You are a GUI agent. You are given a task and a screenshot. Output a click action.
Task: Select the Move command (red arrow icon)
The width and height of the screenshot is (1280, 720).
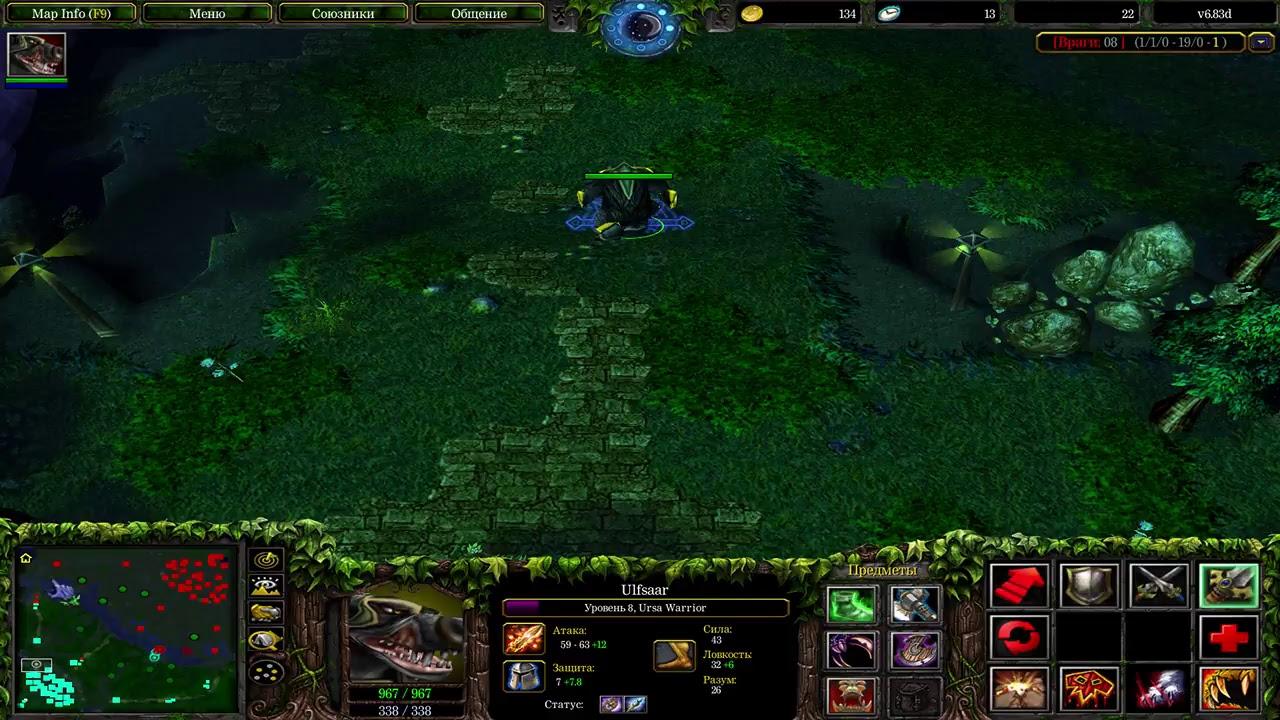point(1019,585)
